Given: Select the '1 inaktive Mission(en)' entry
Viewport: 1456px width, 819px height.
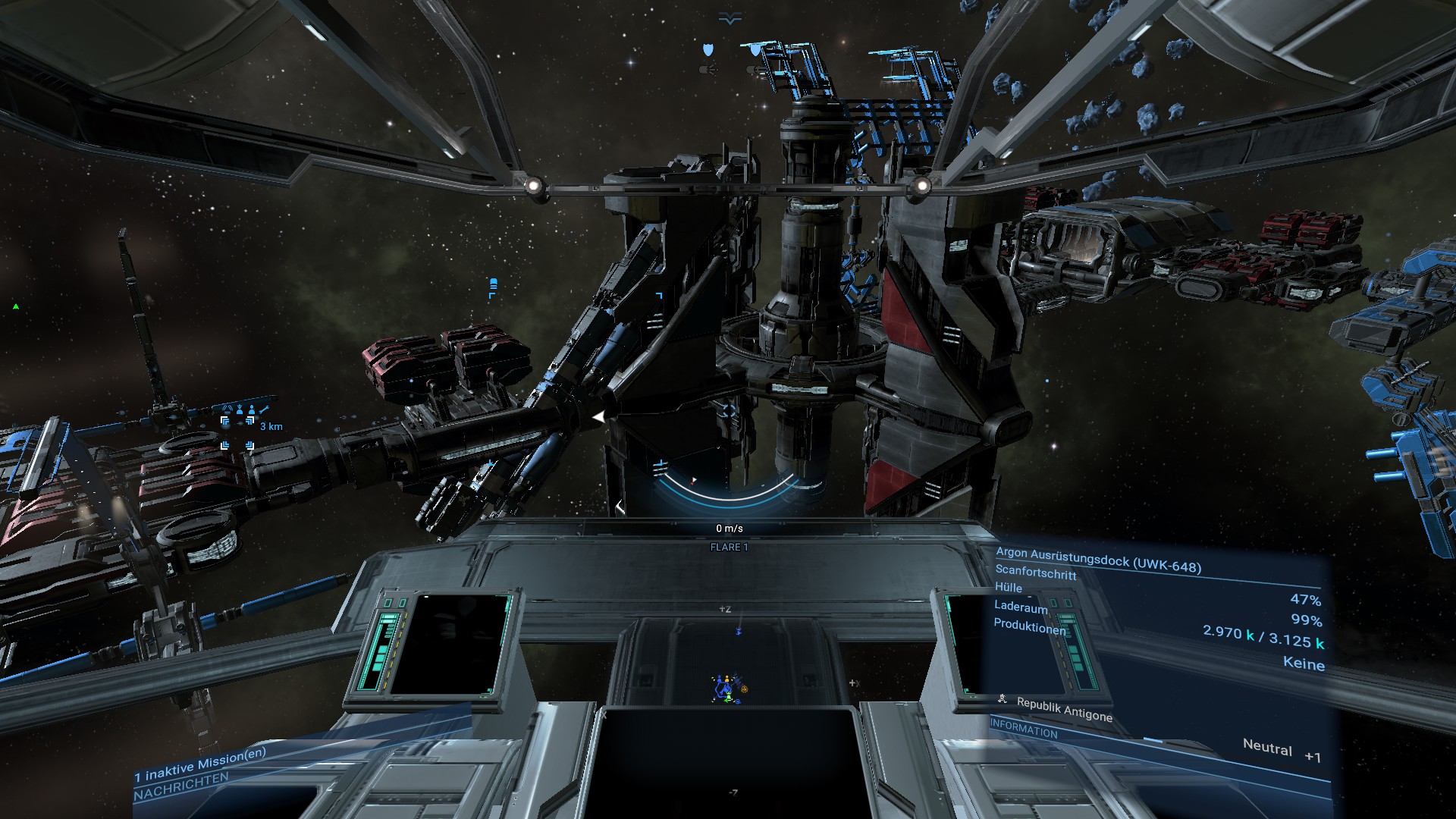Looking at the screenshot, I should (x=200, y=764).
